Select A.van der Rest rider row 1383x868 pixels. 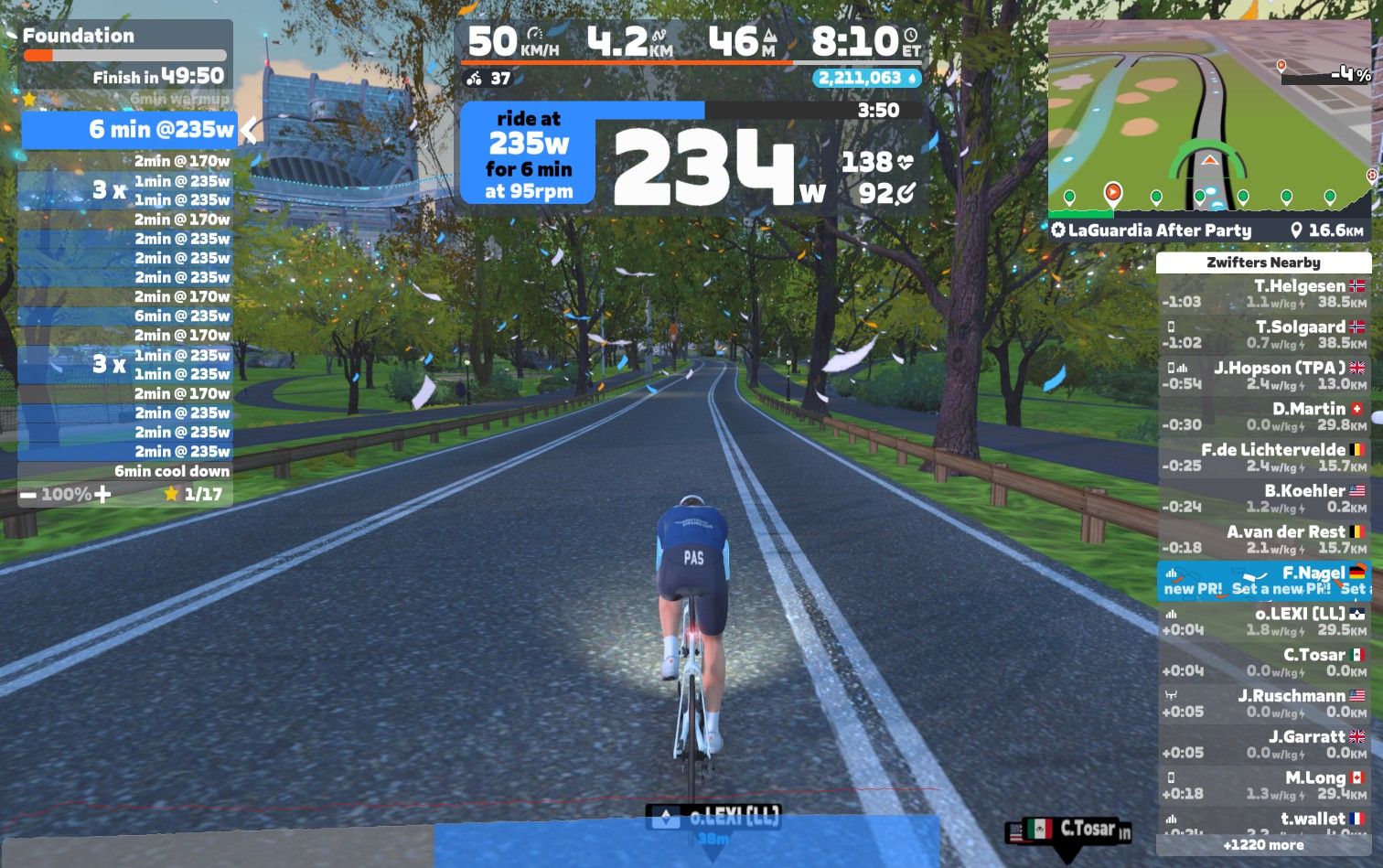click(1263, 540)
